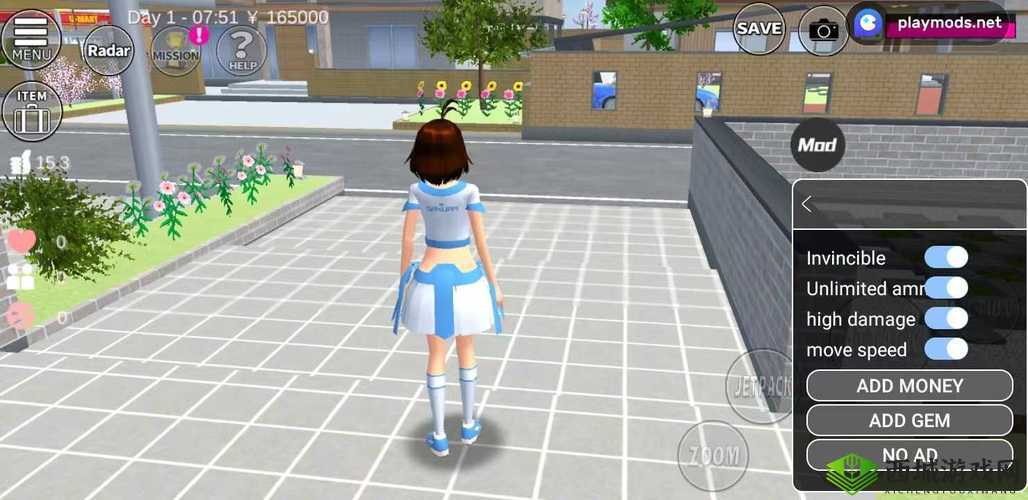The height and width of the screenshot is (500, 1028).
Task: Open the Item suitcase inventory
Action: tap(31, 110)
